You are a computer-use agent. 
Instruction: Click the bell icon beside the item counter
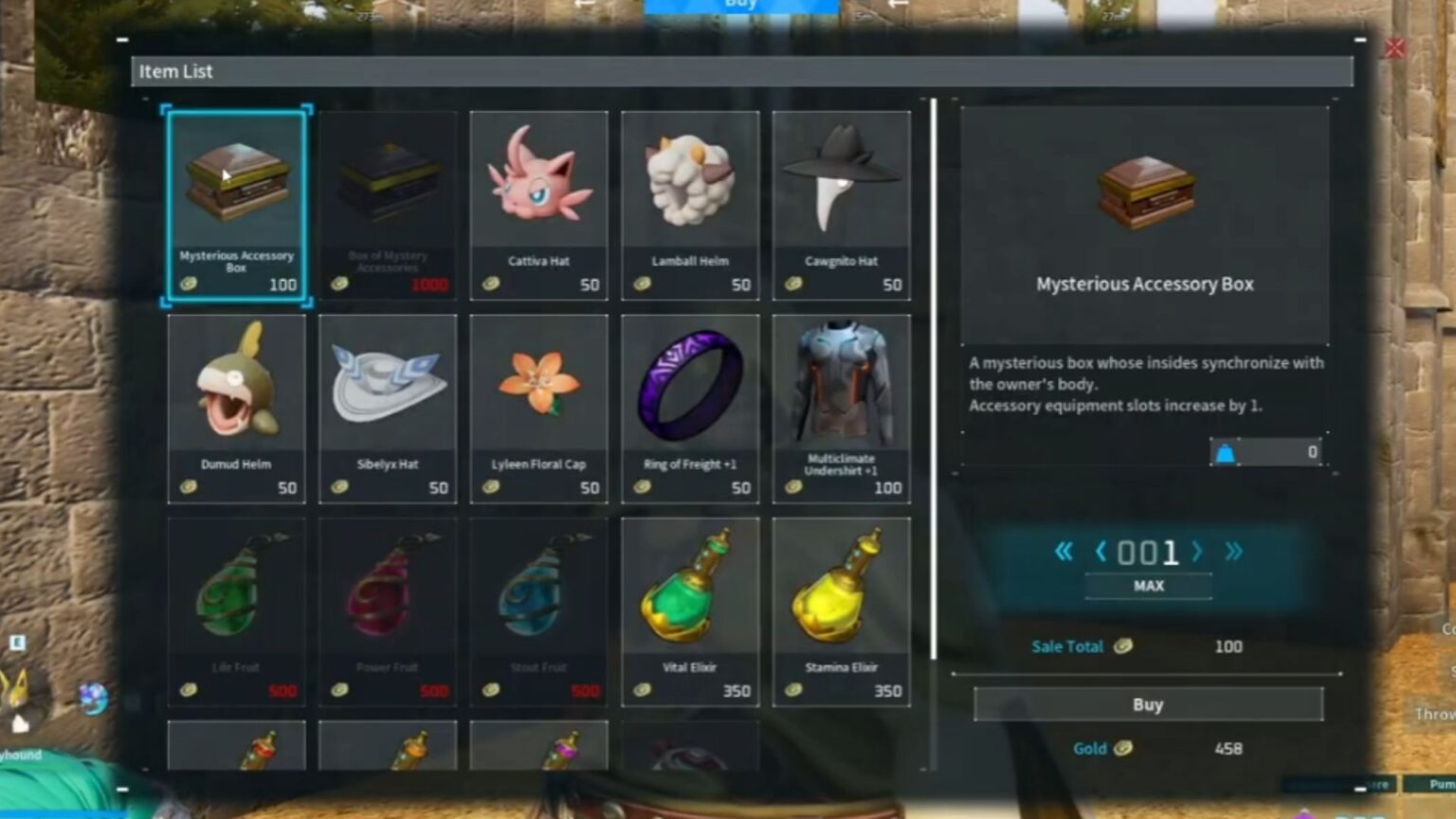tap(1228, 451)
